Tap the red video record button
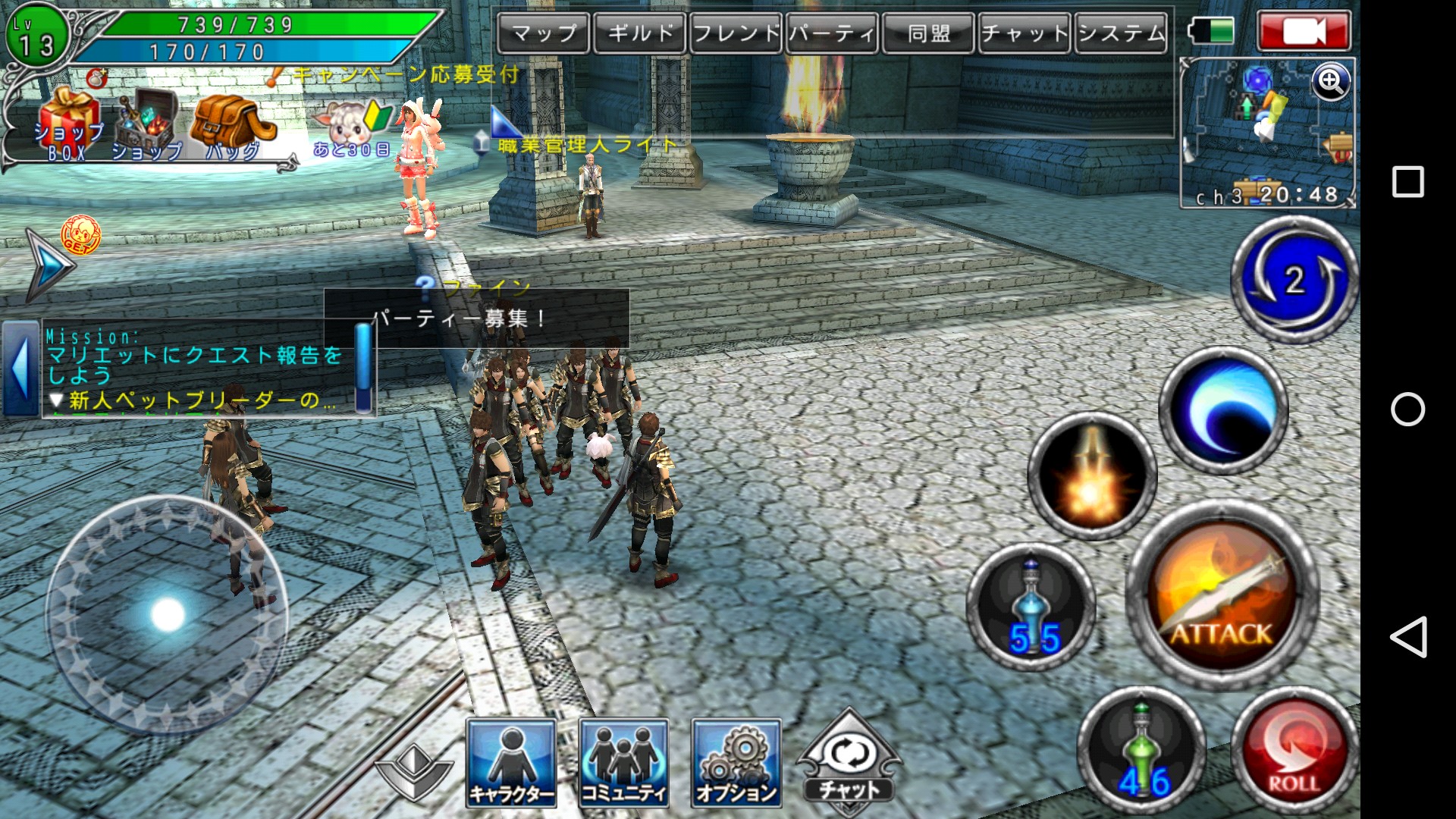The height and width of the screenshot is (819, 1456). pyautogui.click(x=1304, y=32)
